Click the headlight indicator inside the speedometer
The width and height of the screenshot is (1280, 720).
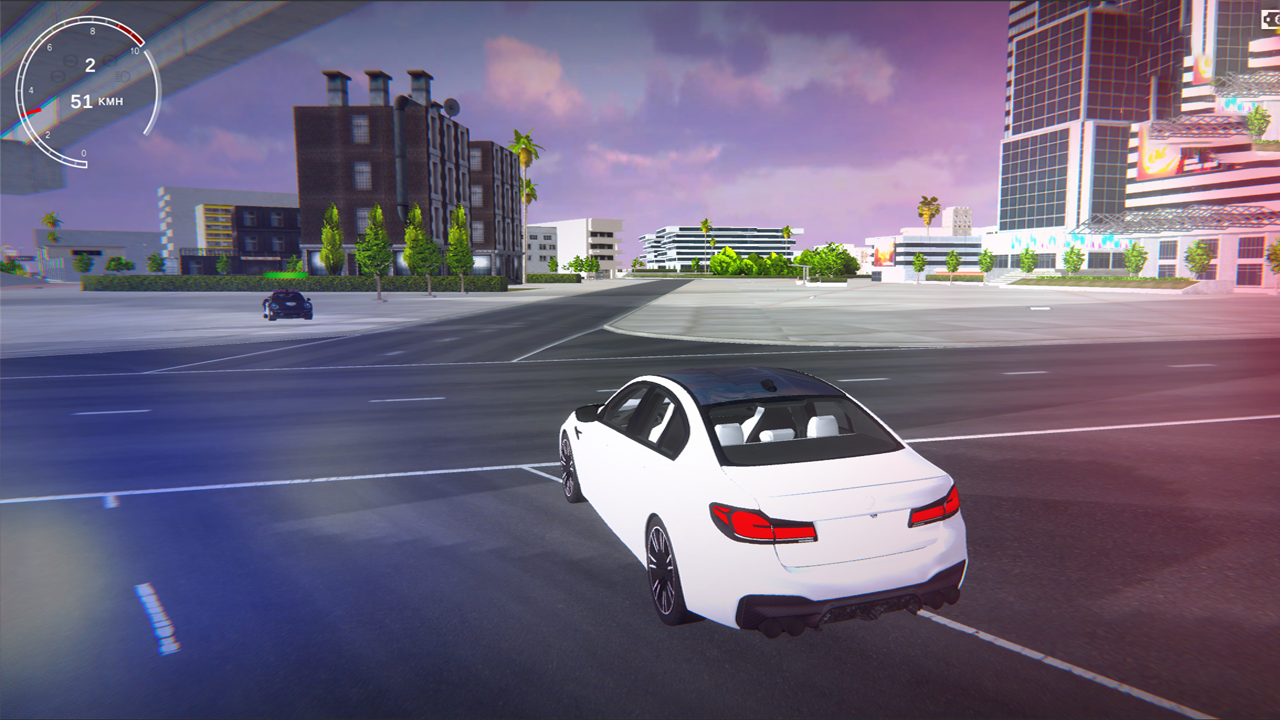click(121, 77)
